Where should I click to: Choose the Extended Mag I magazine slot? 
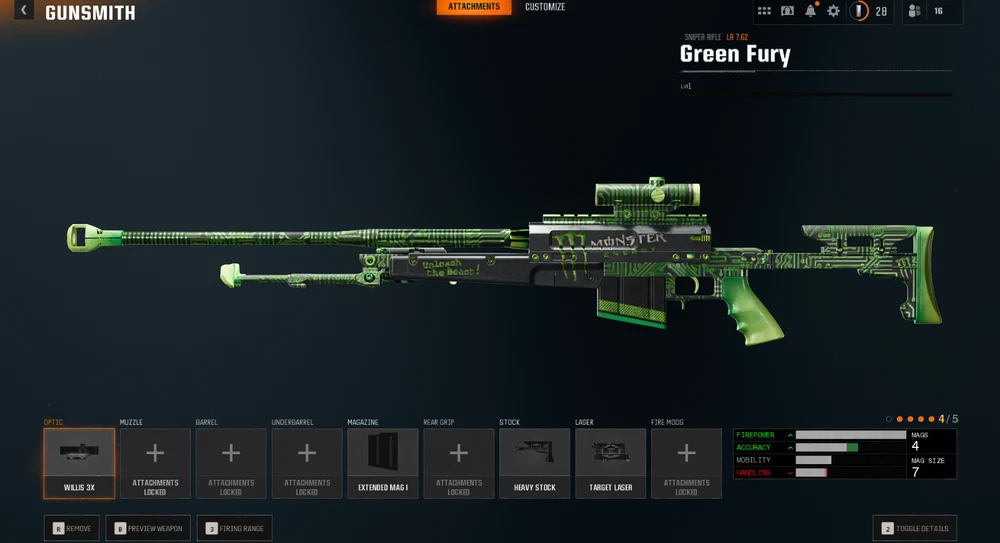pos(383,463)
